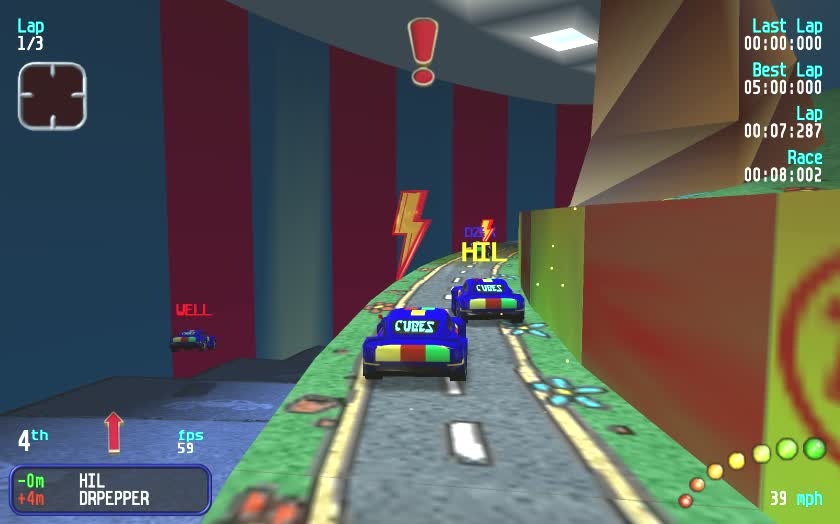The image size is (840, 524).
Task: Click the red WELL player name tag
Action: (x=193, y=310)
